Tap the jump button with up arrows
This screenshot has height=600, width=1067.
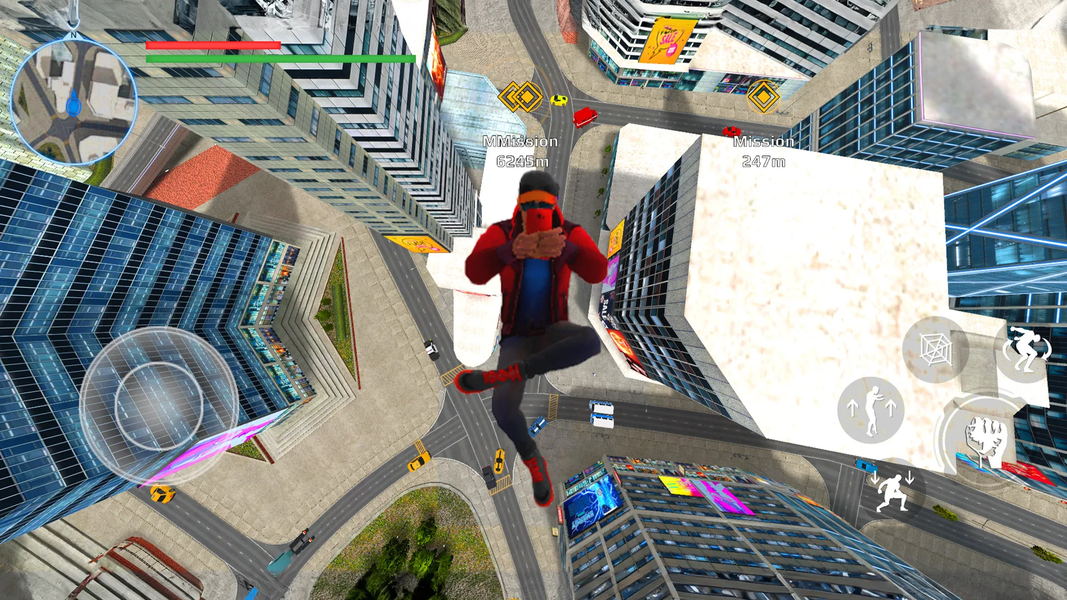(x=870, y=410)
